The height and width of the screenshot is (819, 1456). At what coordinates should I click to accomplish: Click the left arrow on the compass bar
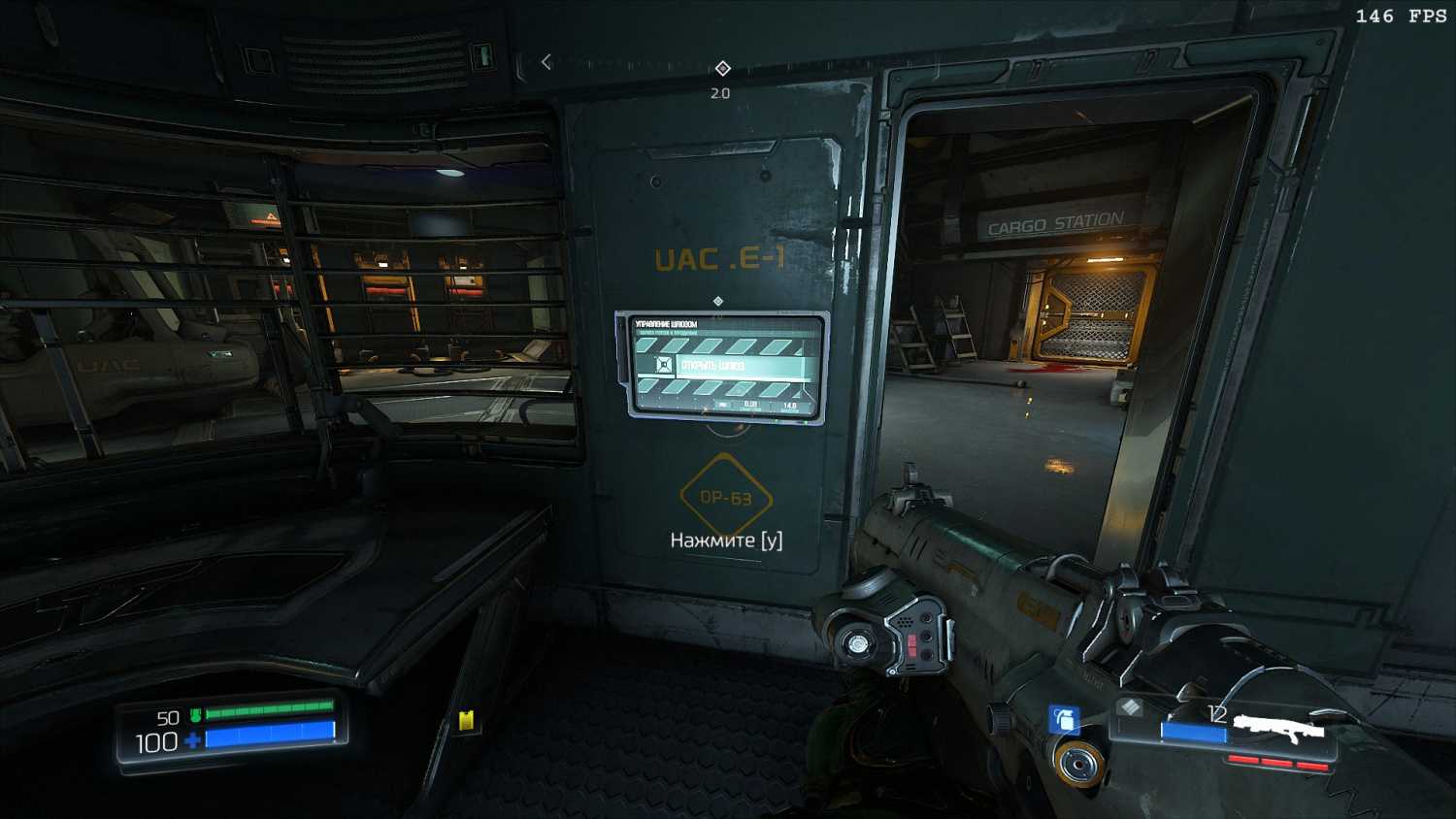click(x=546, y=62)
